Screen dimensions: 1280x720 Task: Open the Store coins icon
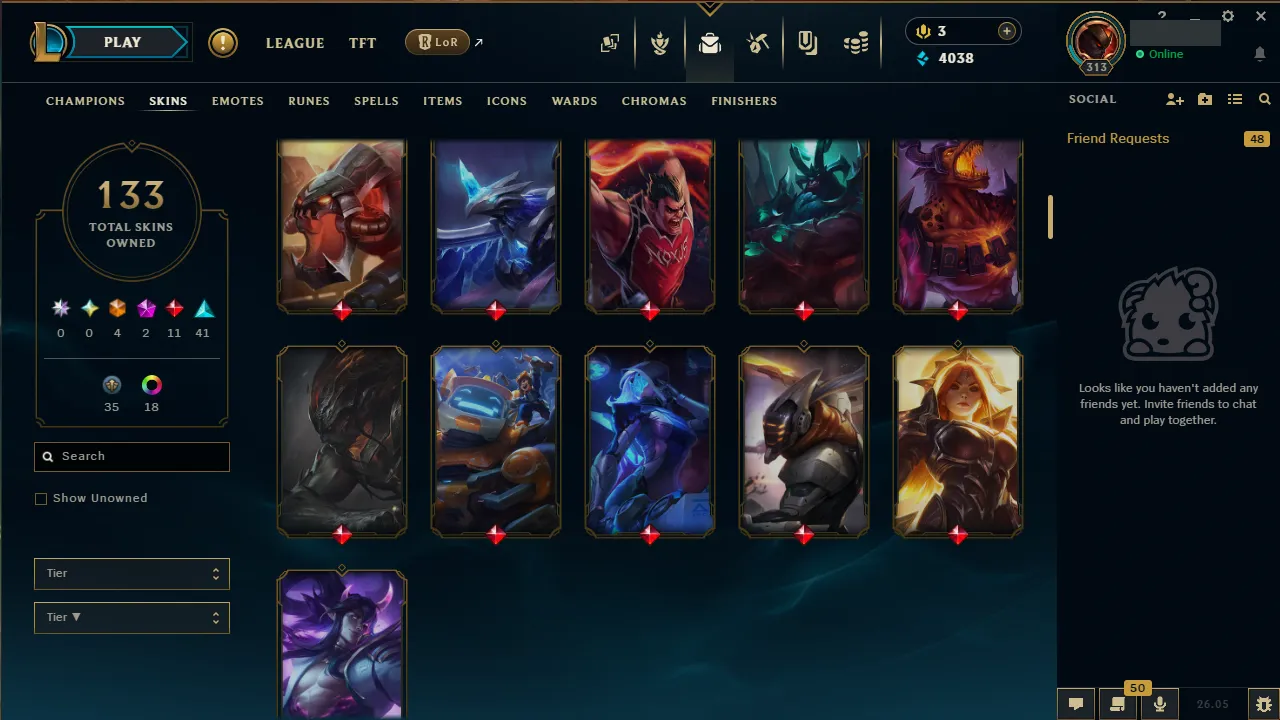click(856, 43)
